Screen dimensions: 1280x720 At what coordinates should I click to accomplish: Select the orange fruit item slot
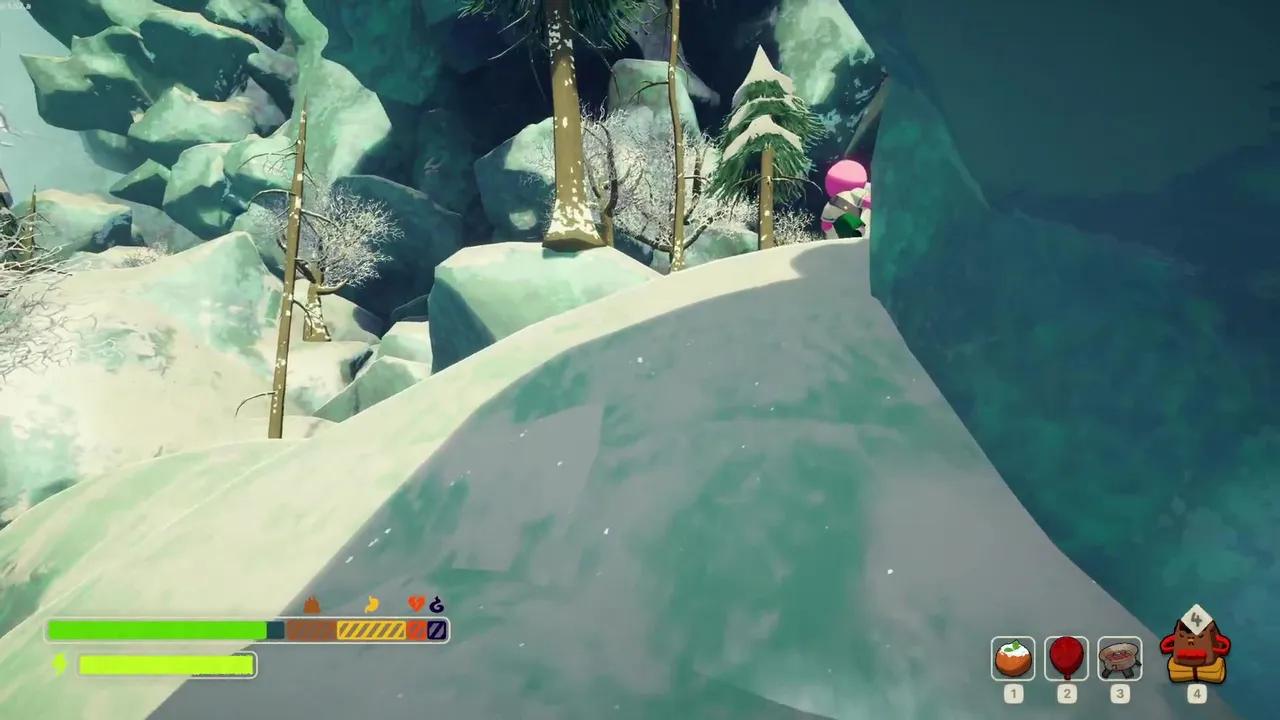(x=1013, y=658)
